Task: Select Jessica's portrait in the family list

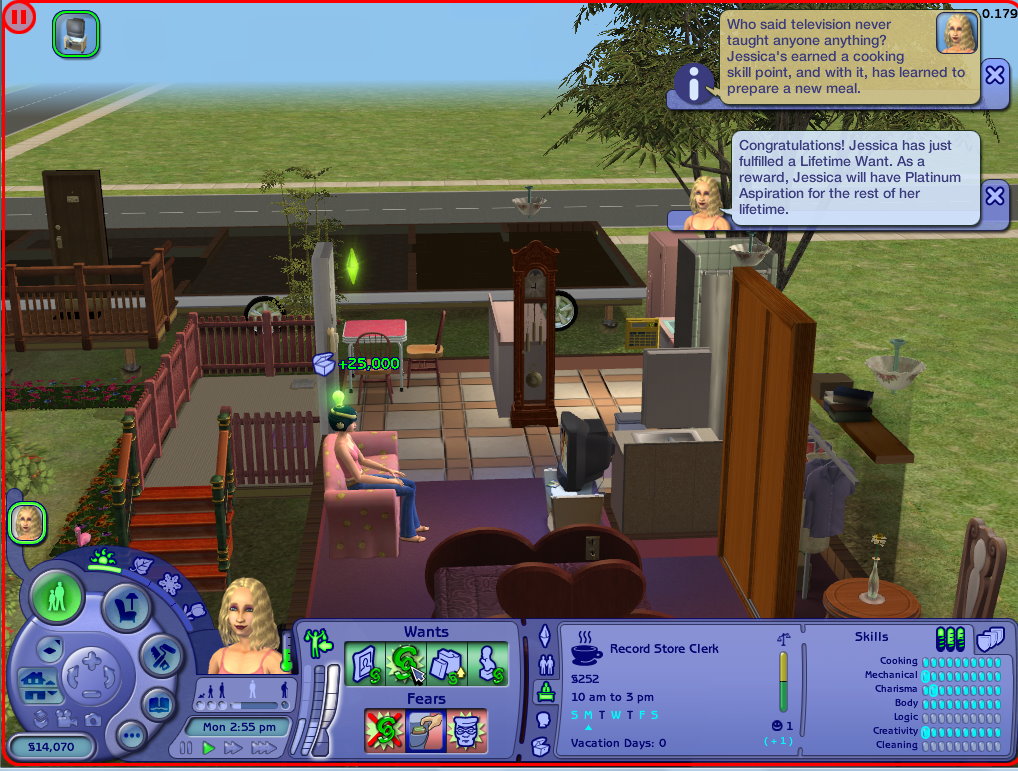Action: pyautogui.click(x=27, y=522)
